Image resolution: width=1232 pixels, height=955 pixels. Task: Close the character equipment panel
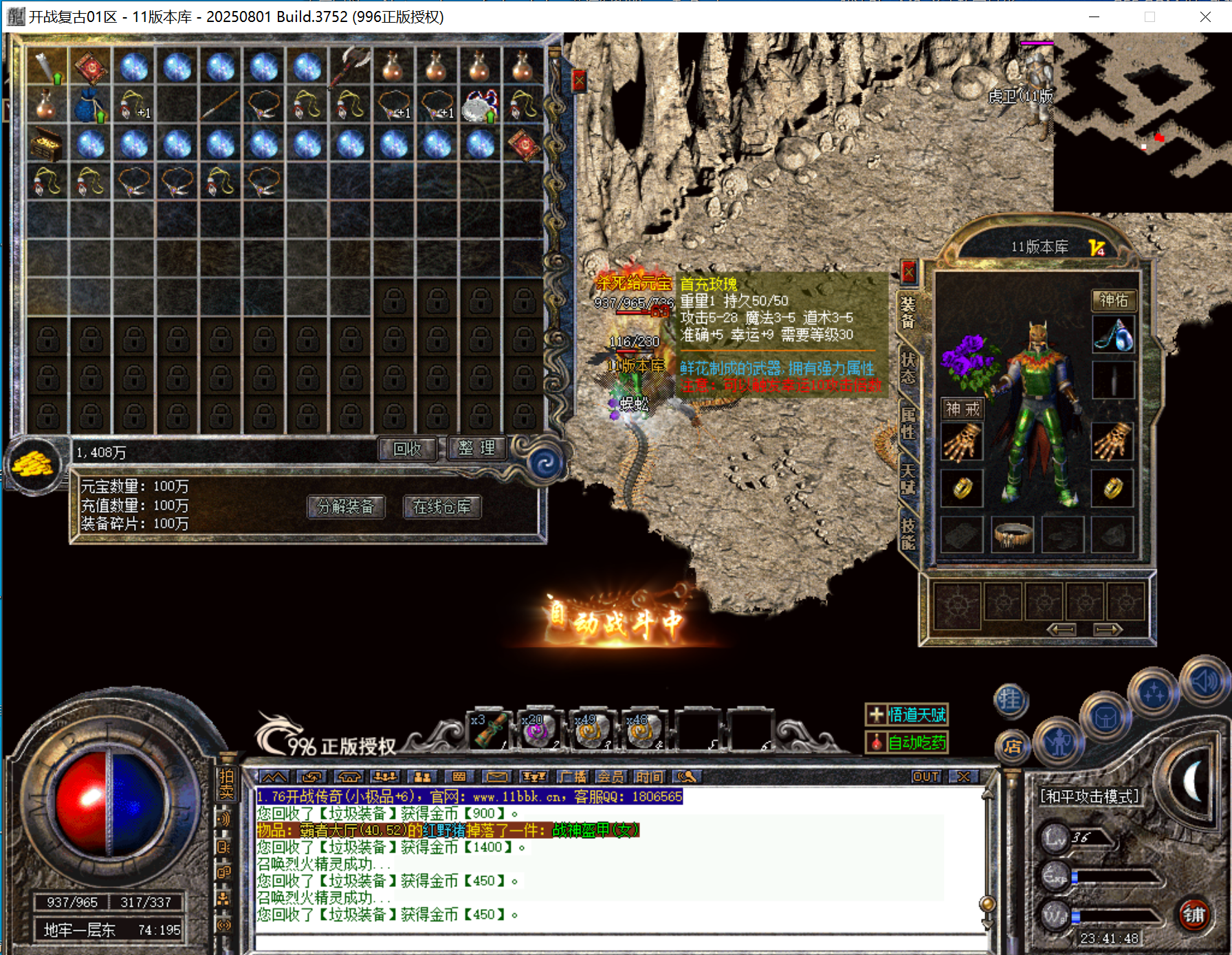coord(908,272)
